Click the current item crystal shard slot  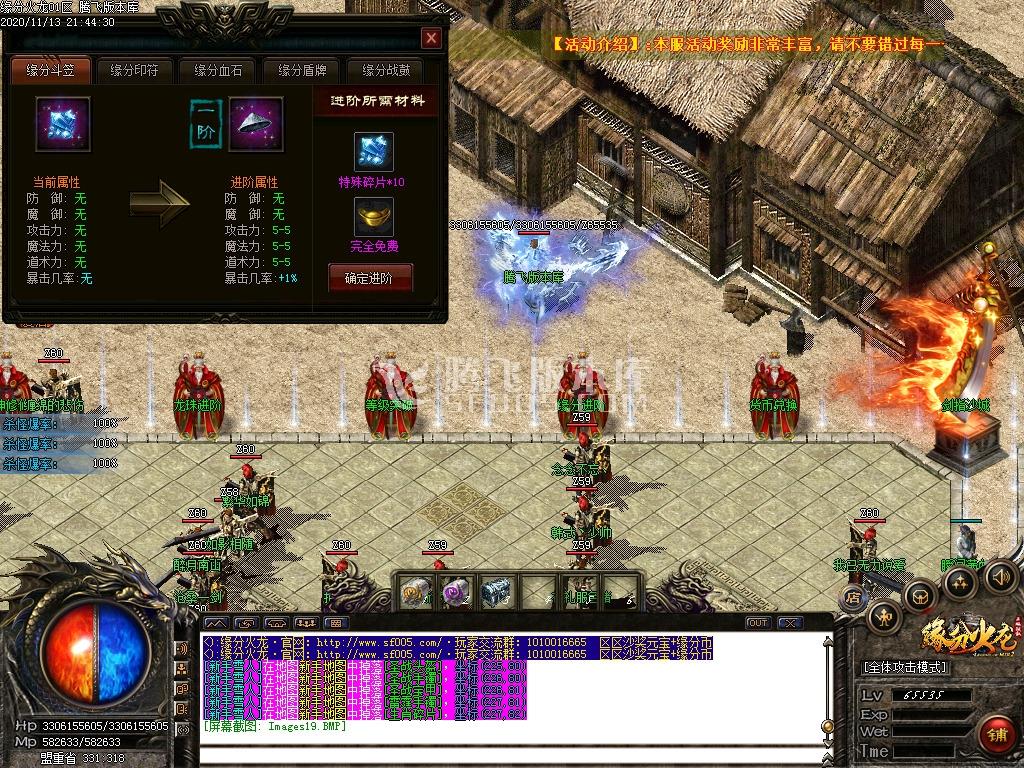tap(63, 124)
